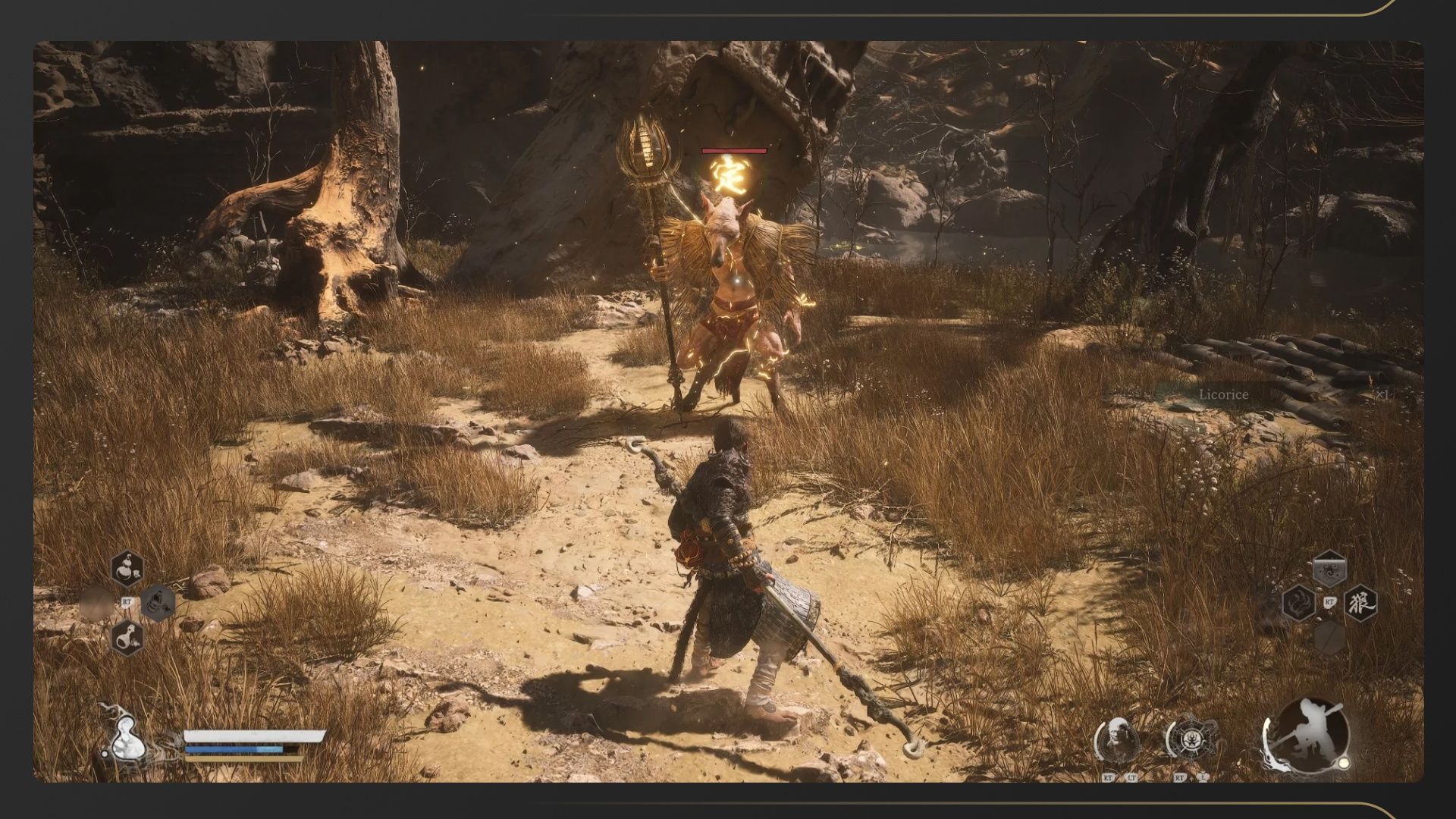Trigger the wolf character transformation spell
The width and height of the screenshot is (1456, 819).
coord(1360,604)
